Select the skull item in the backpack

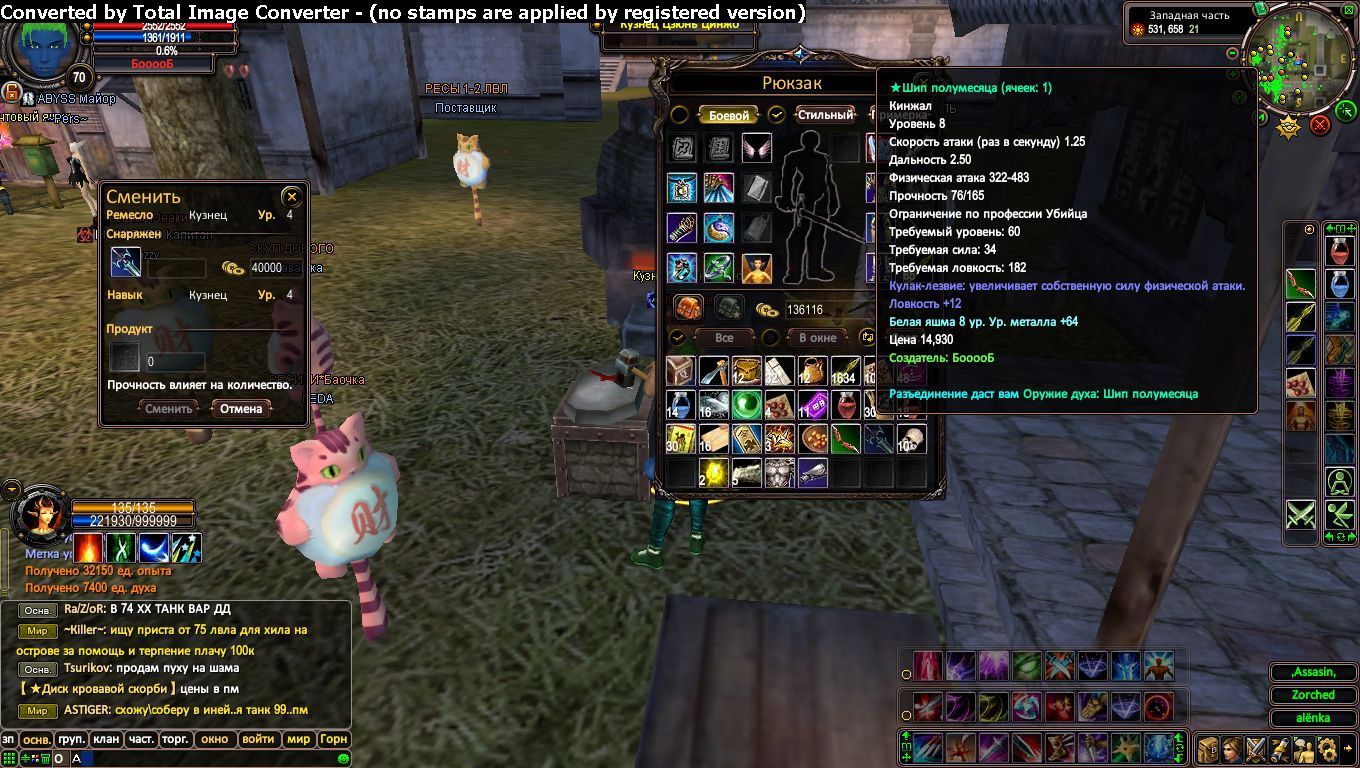pyautogui.click(x=911, y=437)
